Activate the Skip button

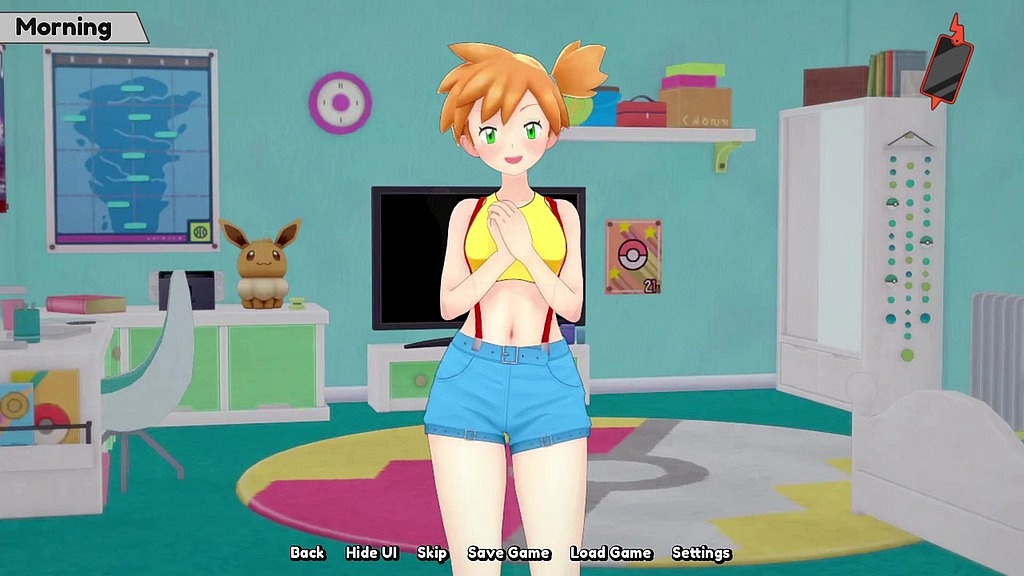tap(432, 553)
